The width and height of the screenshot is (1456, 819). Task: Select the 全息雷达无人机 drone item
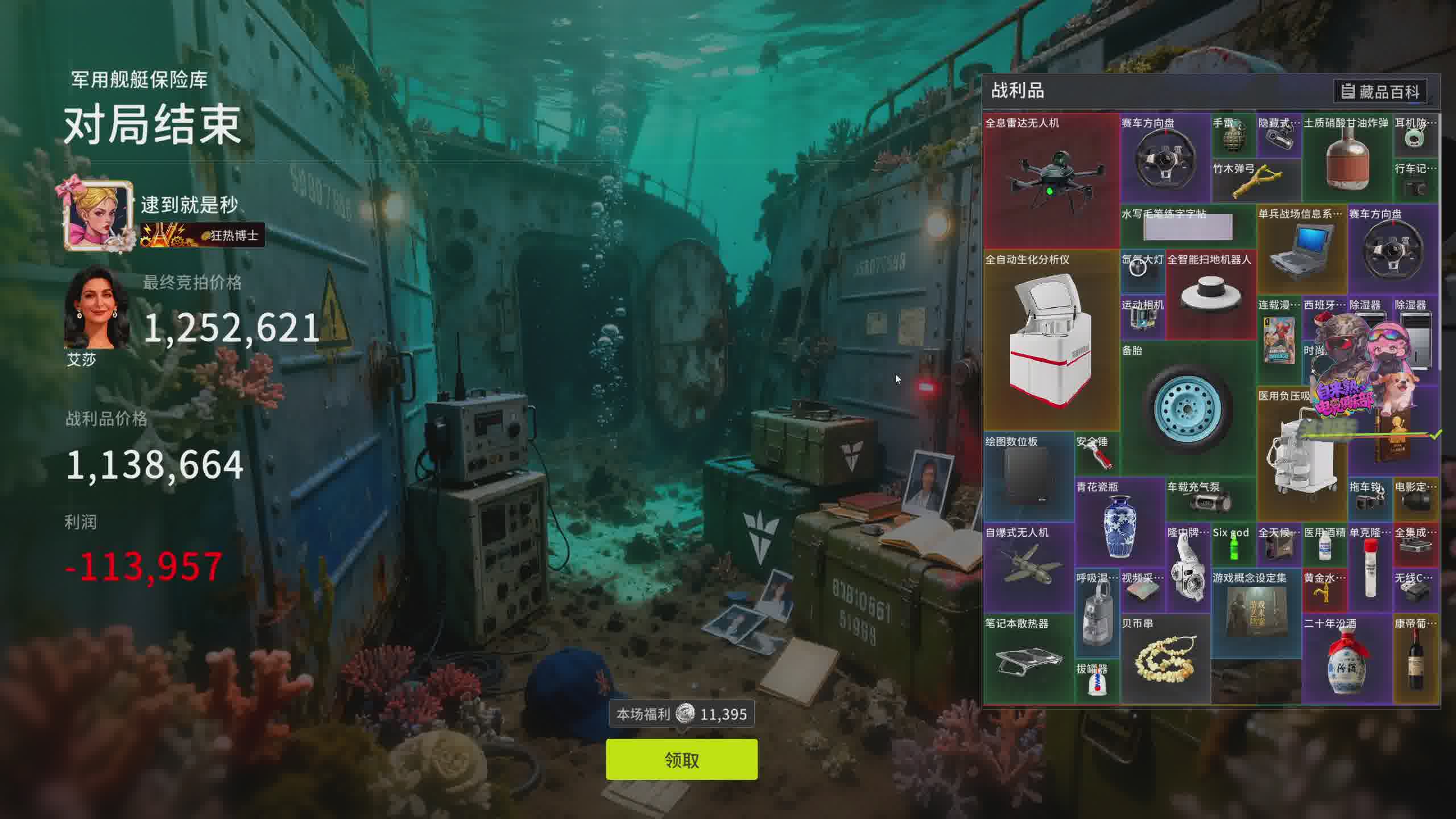(x=1051, y=181)
